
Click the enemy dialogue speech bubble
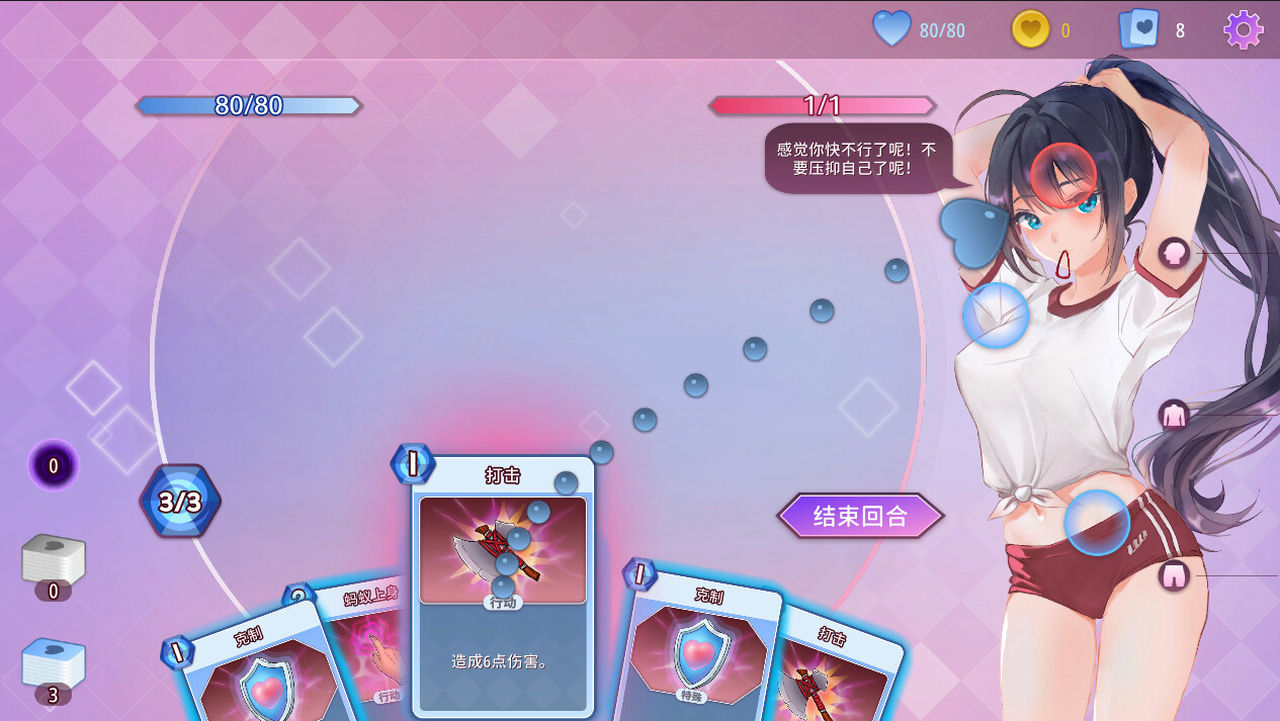857,160
